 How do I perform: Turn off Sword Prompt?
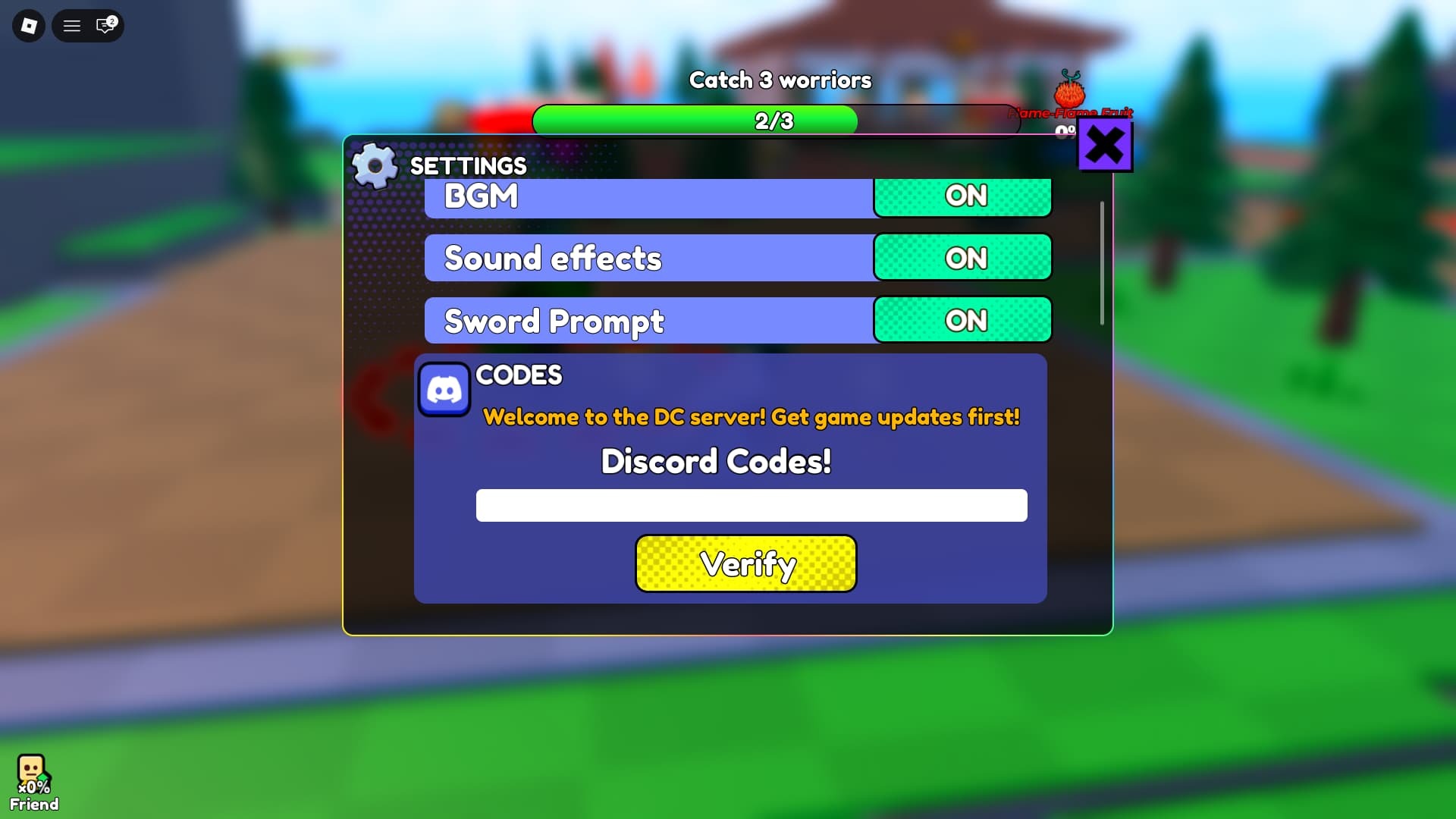(963, 319)
